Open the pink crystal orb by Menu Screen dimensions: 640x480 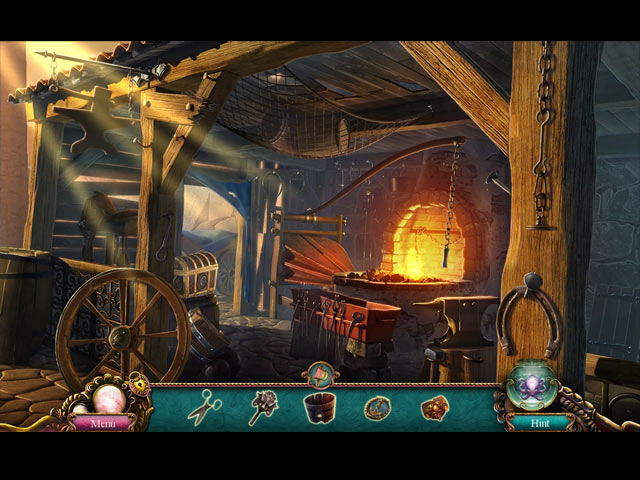tap(109, 398)
